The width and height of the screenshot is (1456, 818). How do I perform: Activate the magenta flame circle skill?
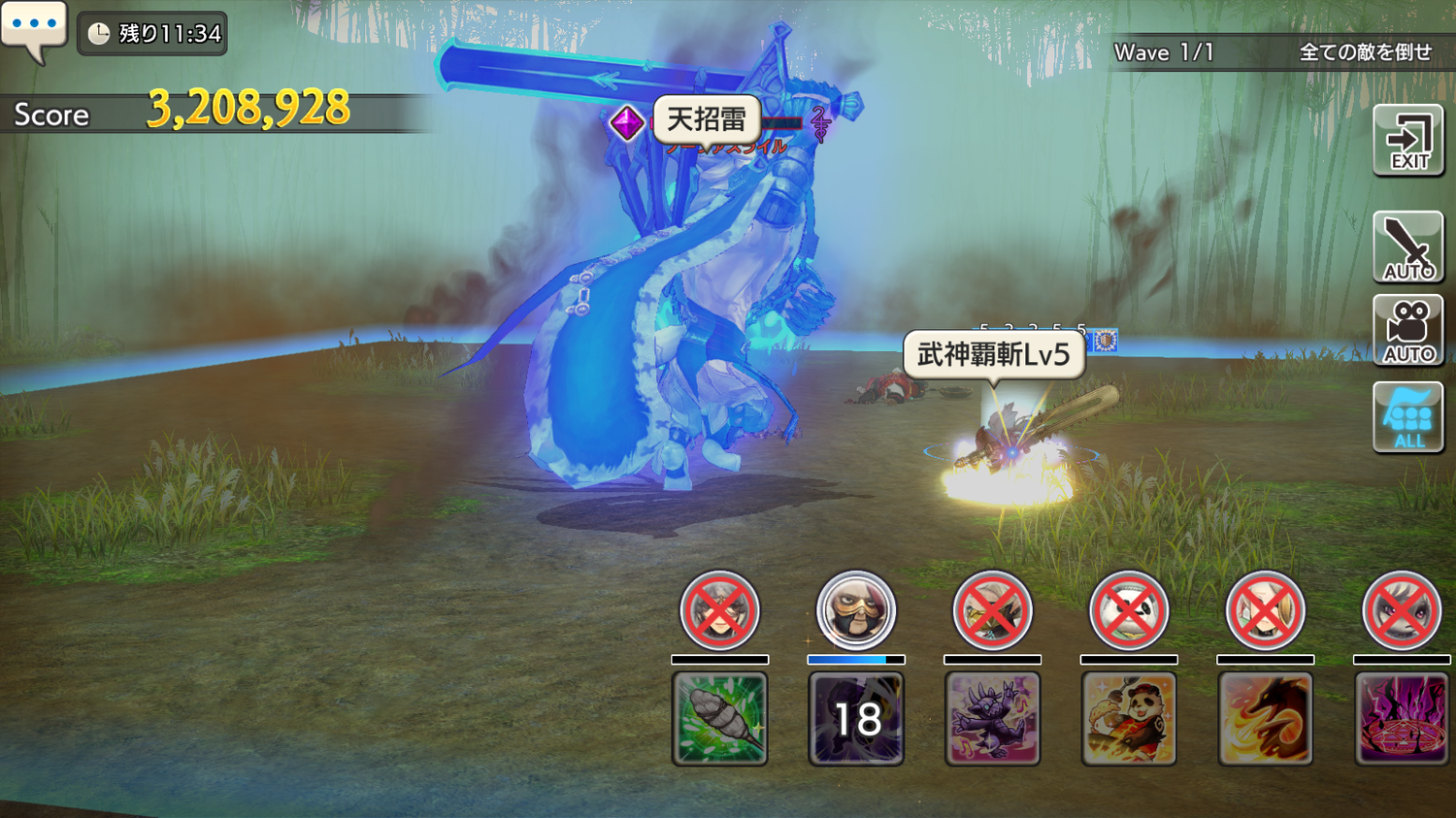pyautogui.click(x=1402, y=718)
